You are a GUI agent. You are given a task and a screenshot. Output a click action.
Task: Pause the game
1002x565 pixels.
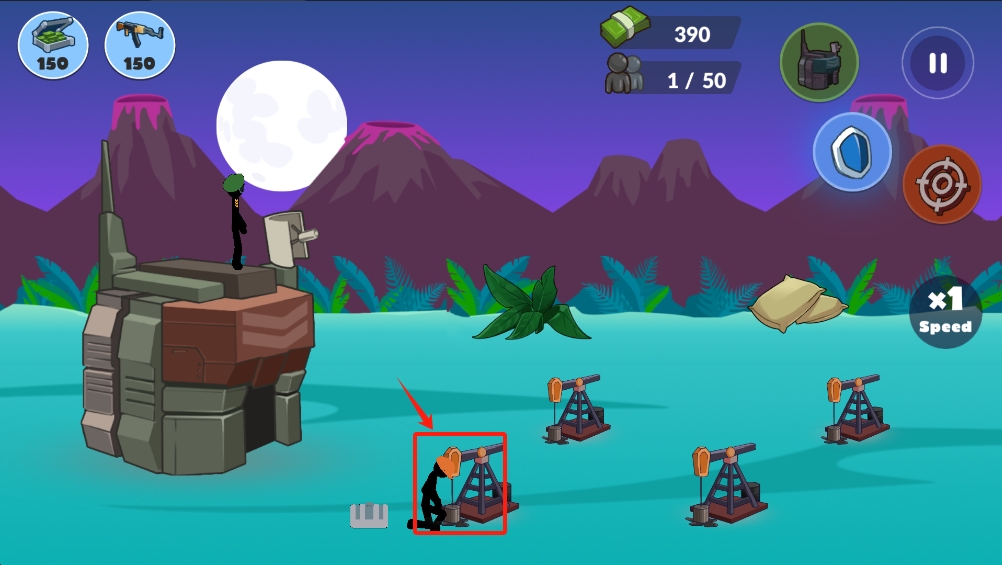click(937, 63)
